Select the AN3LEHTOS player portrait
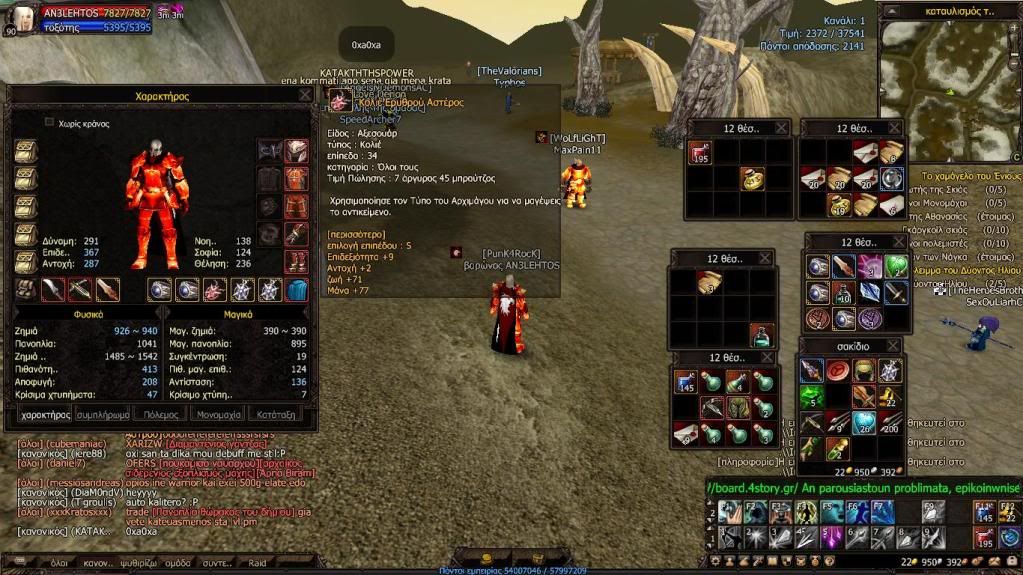The width and height of the screenshot is (1023, 575). click(20, 18)
